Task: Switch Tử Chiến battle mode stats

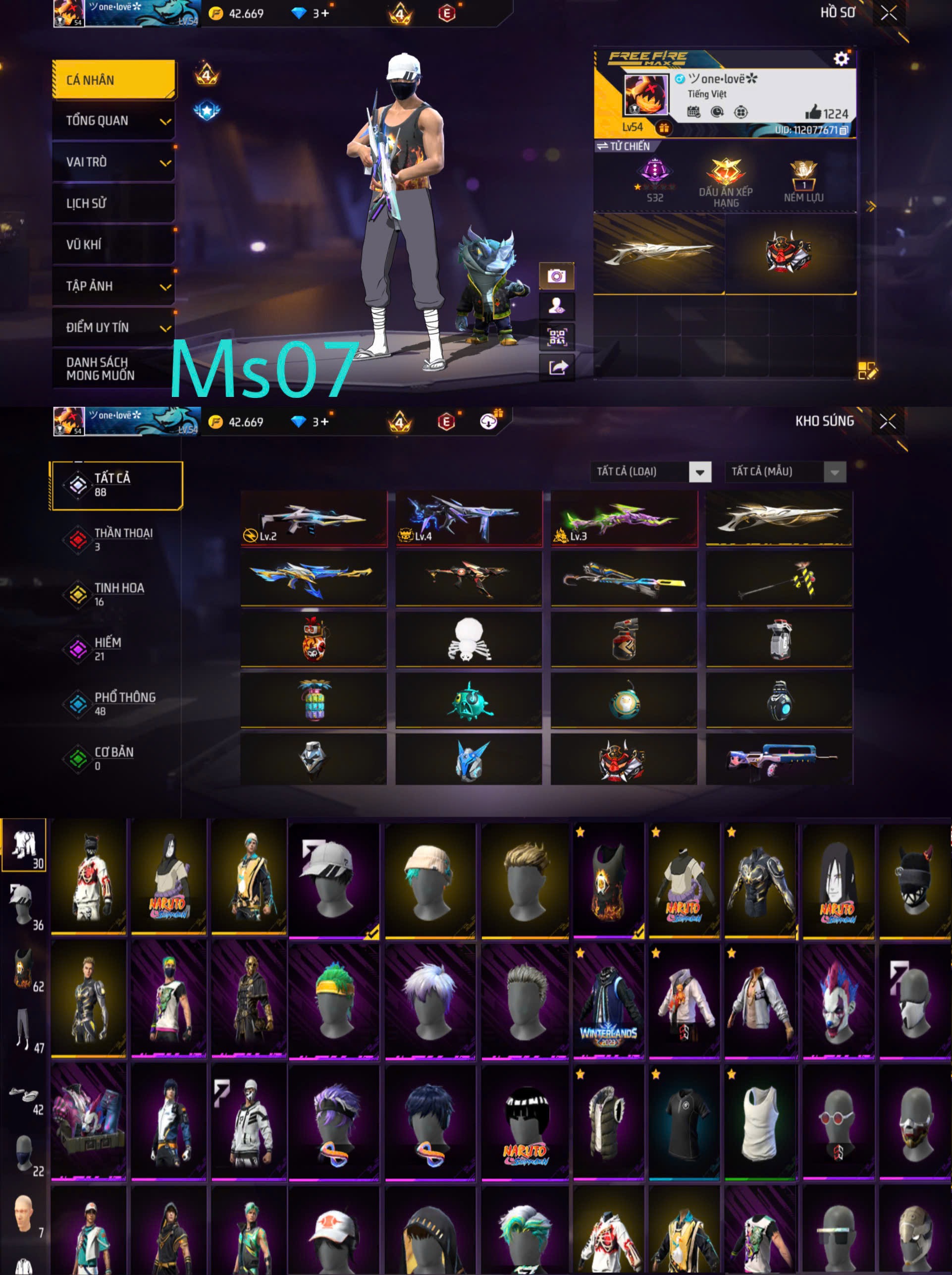Action: (x=623, y=146)
